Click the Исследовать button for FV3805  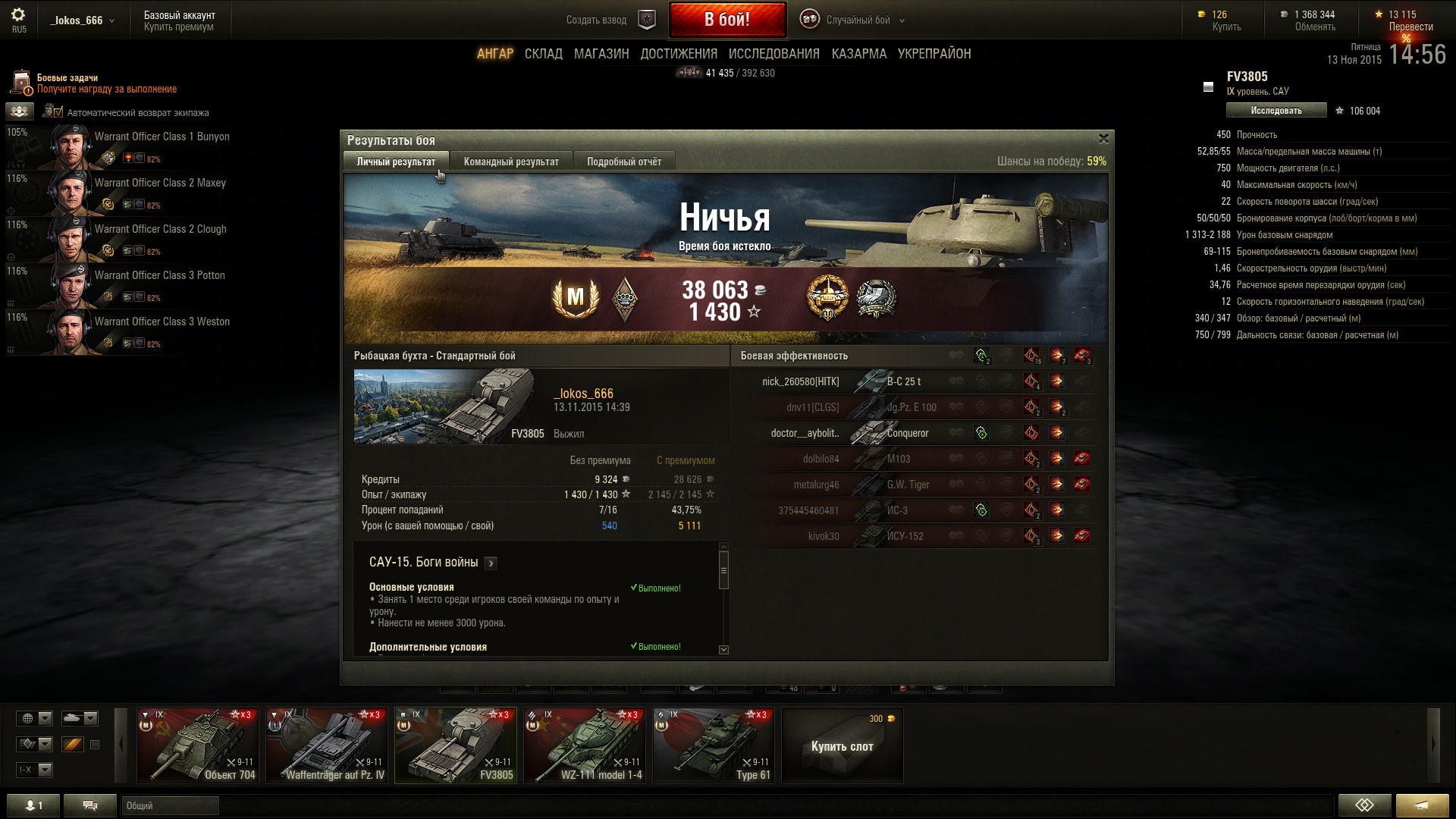click(x=1276, y=111)
